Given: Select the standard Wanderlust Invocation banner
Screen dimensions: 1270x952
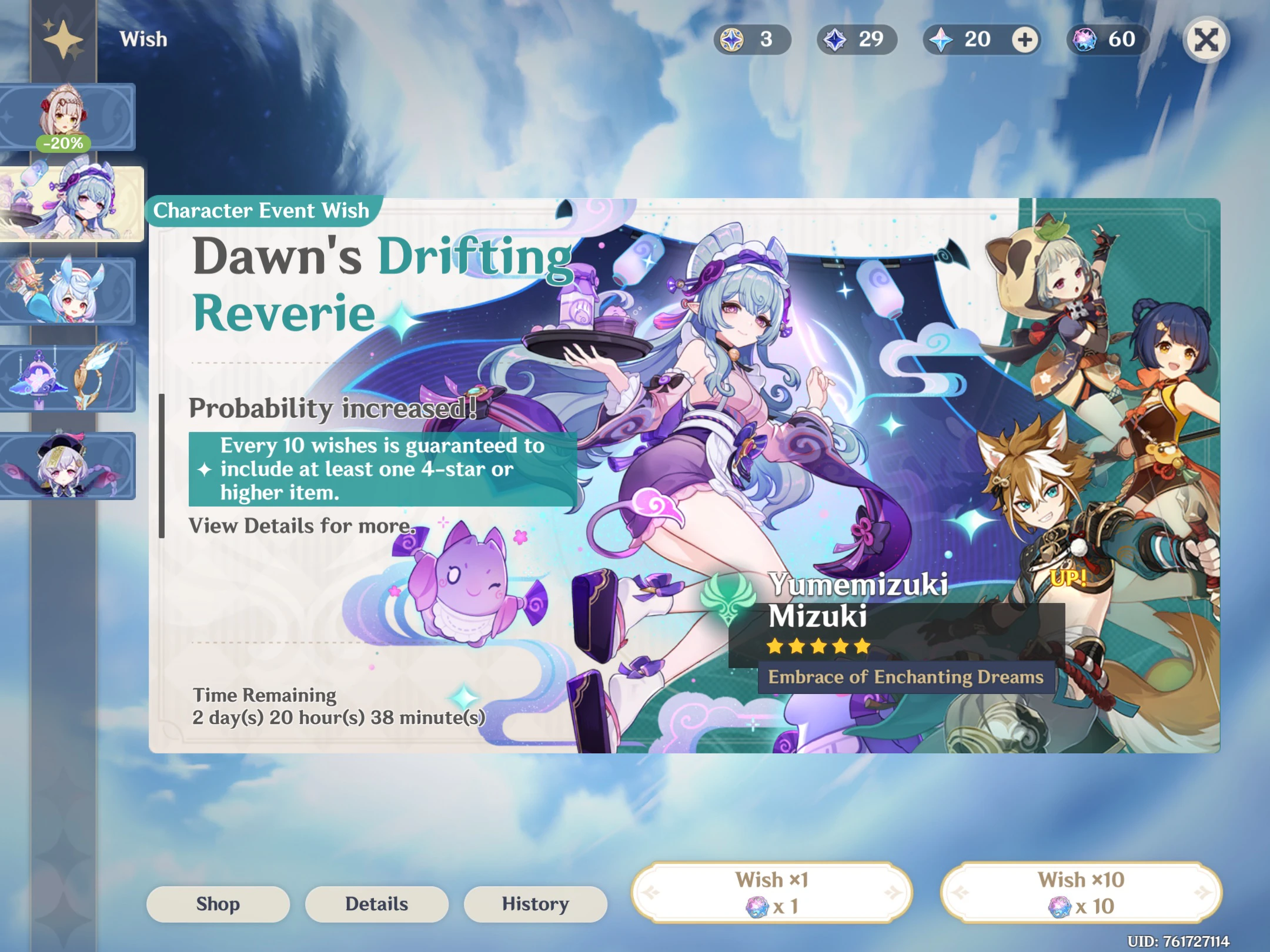Looking at the screenshot, I should (69, 464).
